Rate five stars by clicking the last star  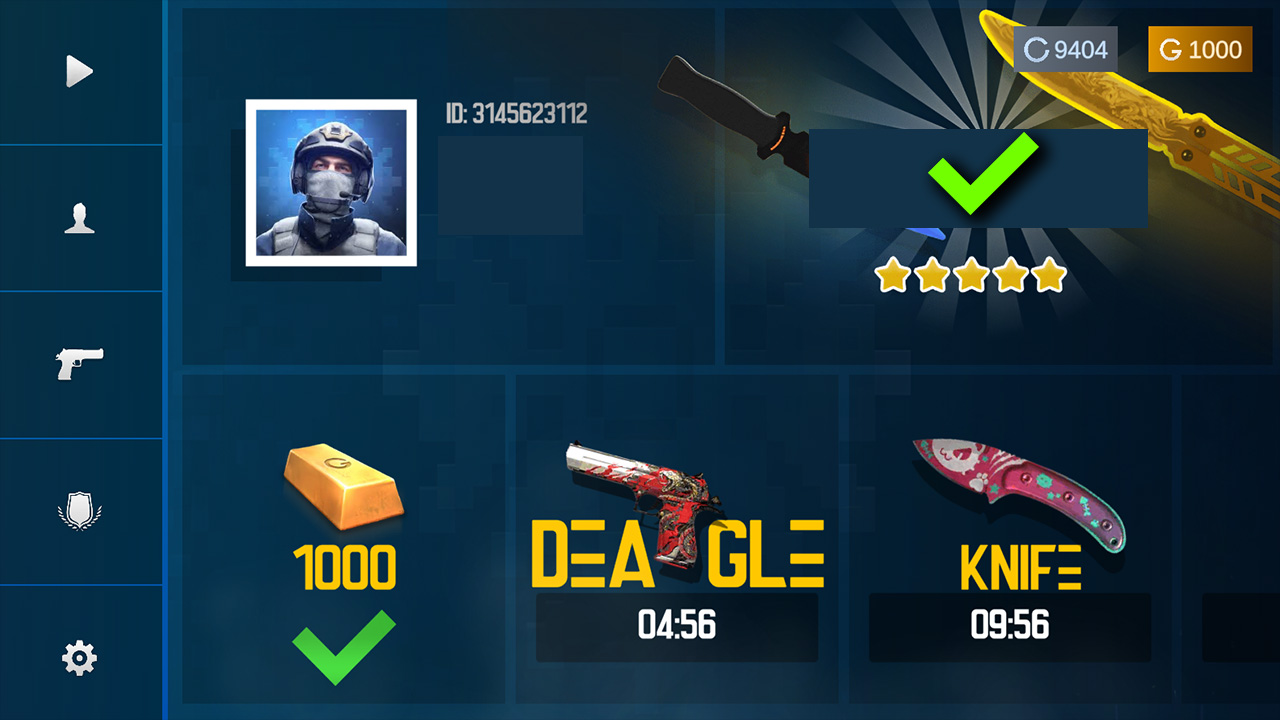click(x=1046, y=272)
